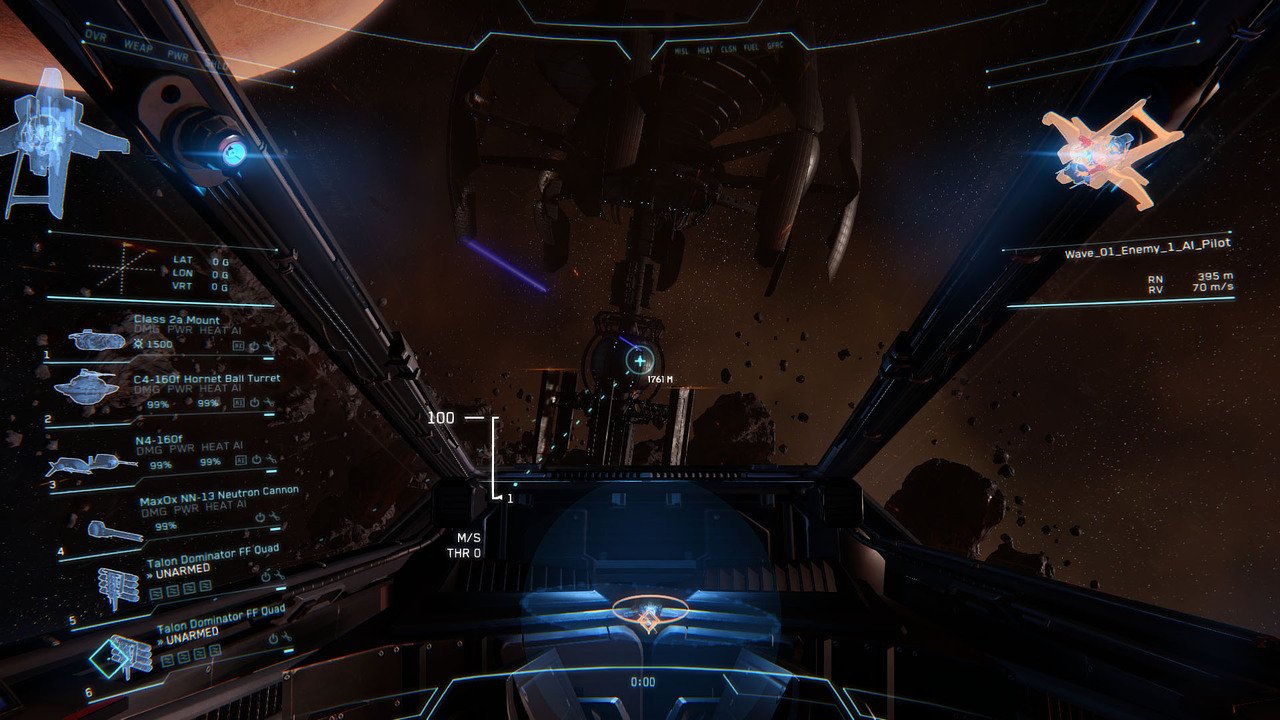Toggle power on slot 6 Talon Dominator FF Quad
The height and width of the screenshot is (720, 1280).
(275, 640)
